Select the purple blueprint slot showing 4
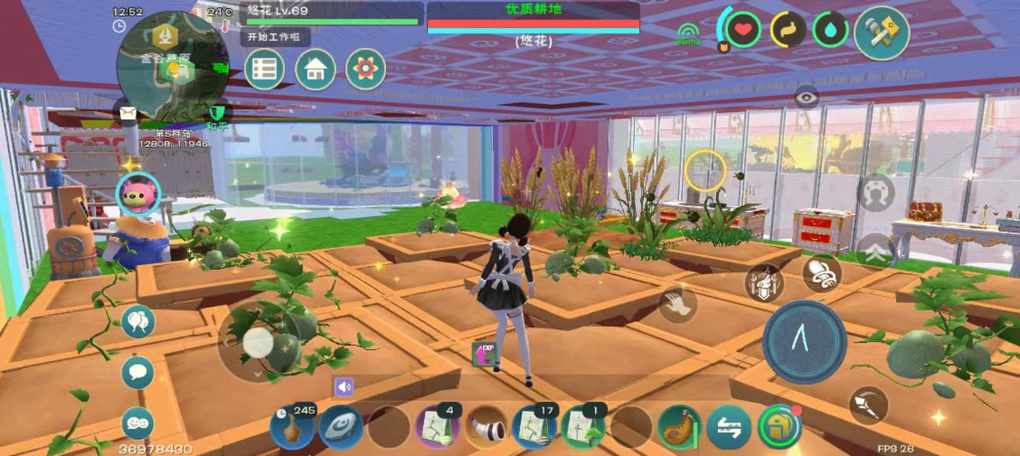This screenshot has width=1020, height=456. (x=437, y=428)
